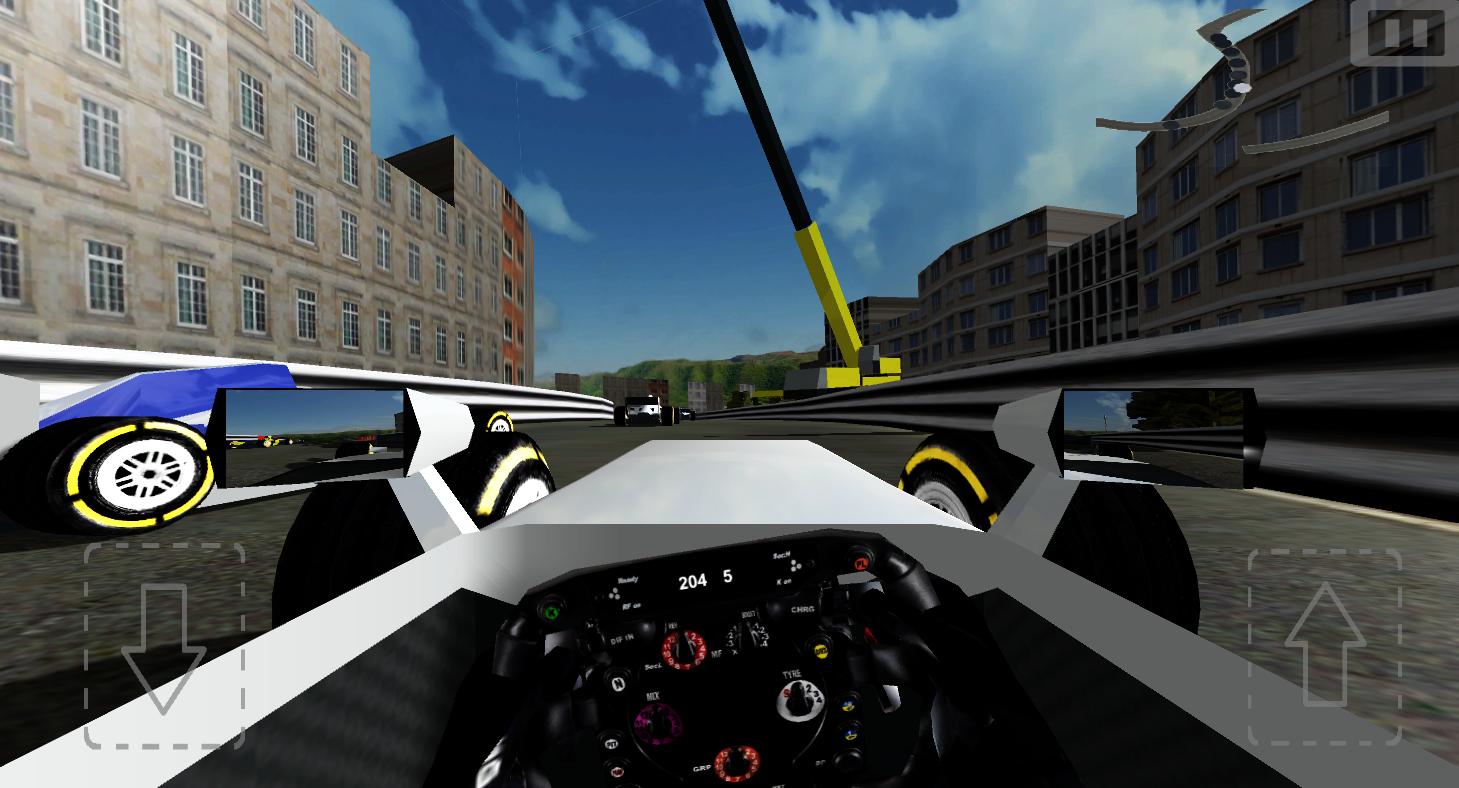The height and width of the screenshot is (788, 1459).
Task: Select the N neutral button
Action: [618, 683]
